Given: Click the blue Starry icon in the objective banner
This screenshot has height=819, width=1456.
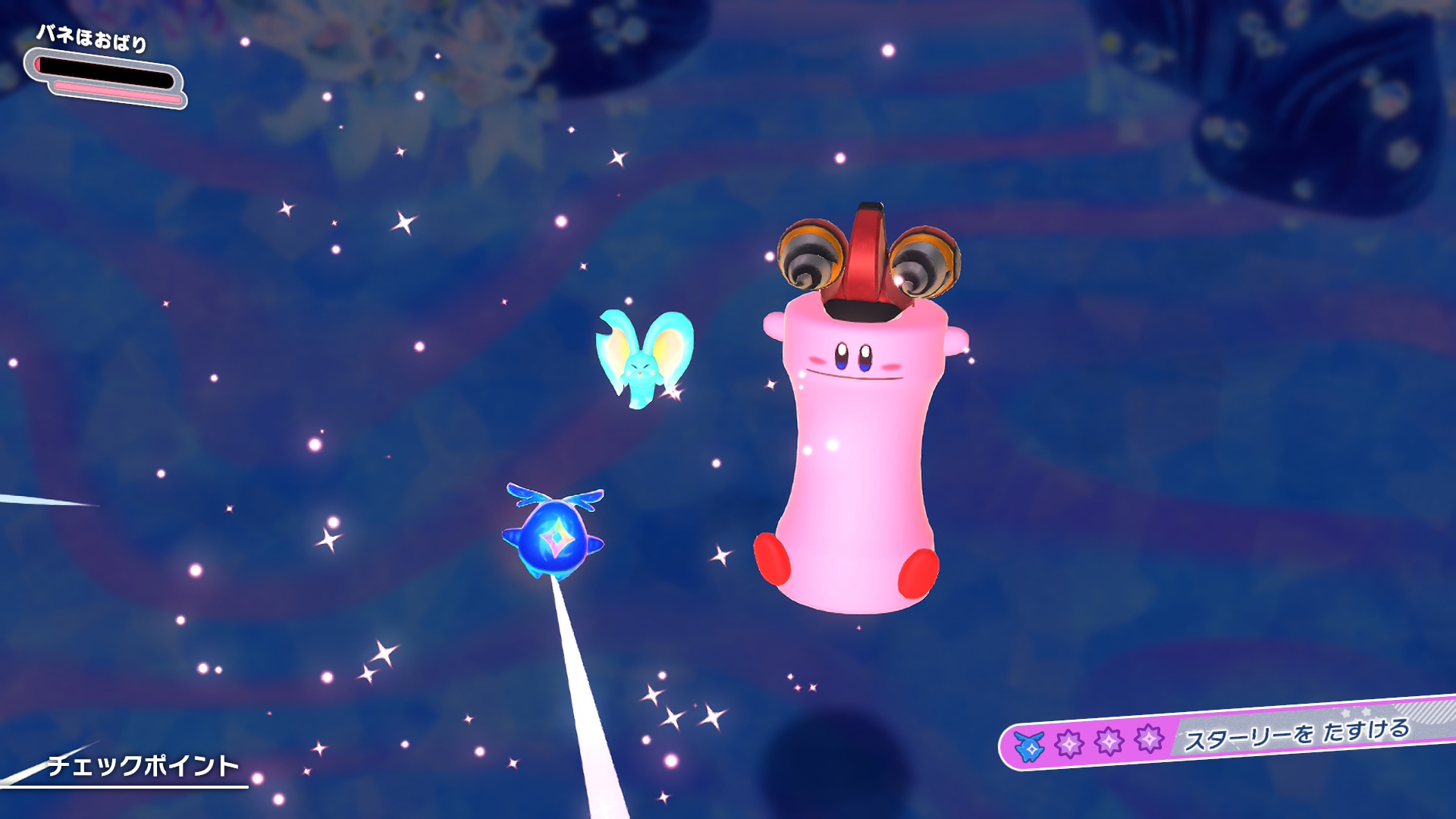Looking at the screenshot, I should (x=1030, y=746).
